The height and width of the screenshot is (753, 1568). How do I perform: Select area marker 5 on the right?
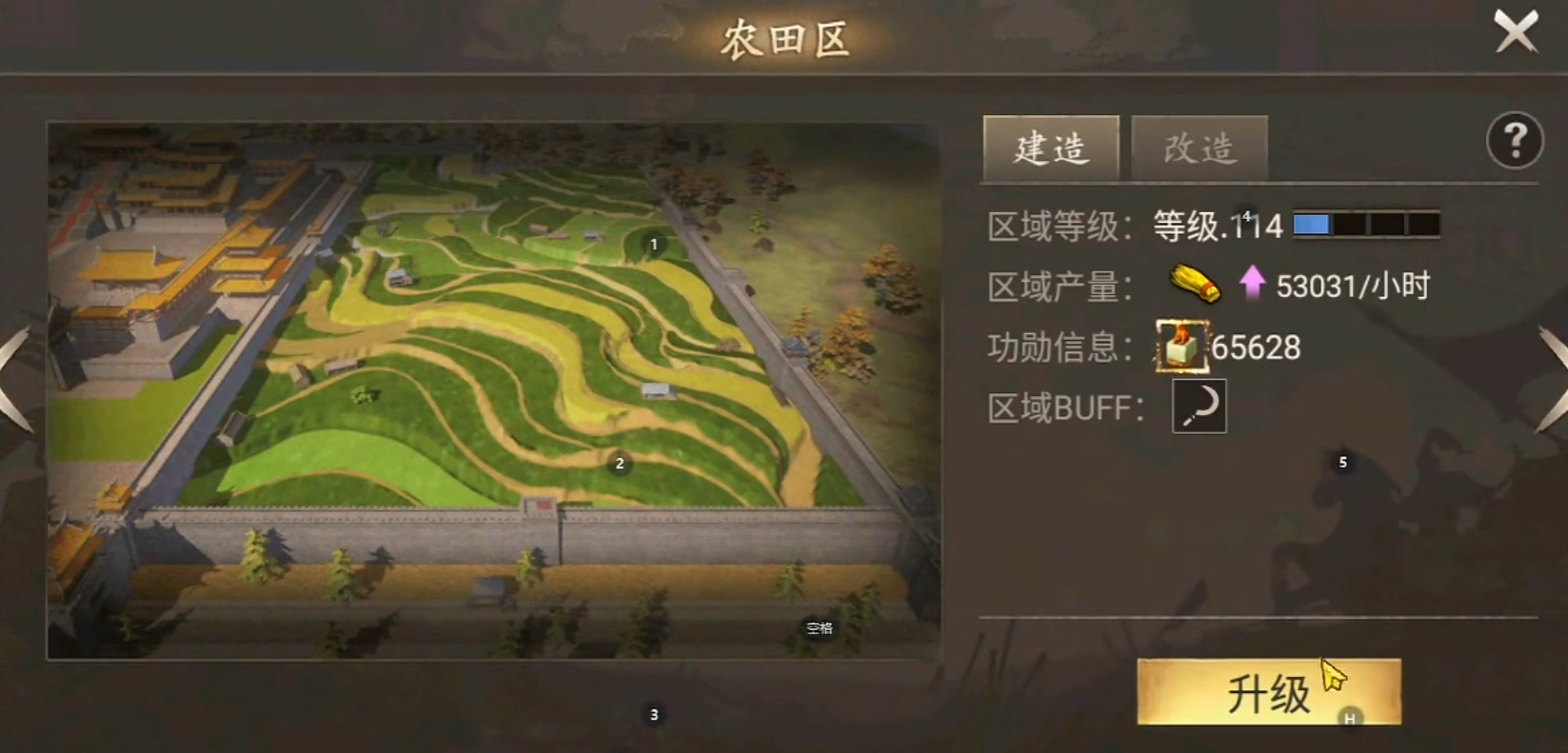point(1342,464)
